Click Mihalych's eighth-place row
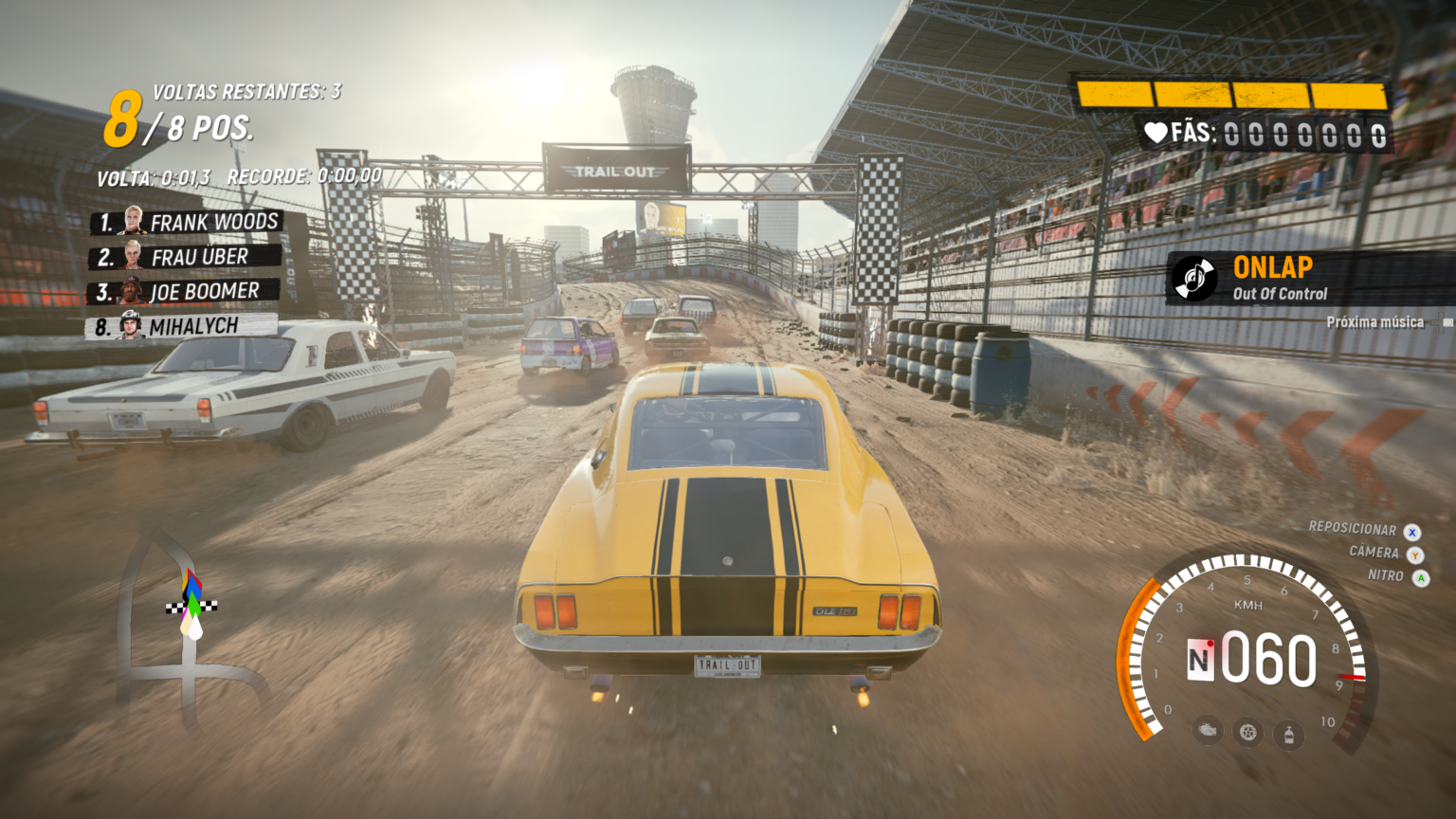Screen dimensions: 1456x819 click(x=184, y=326)
